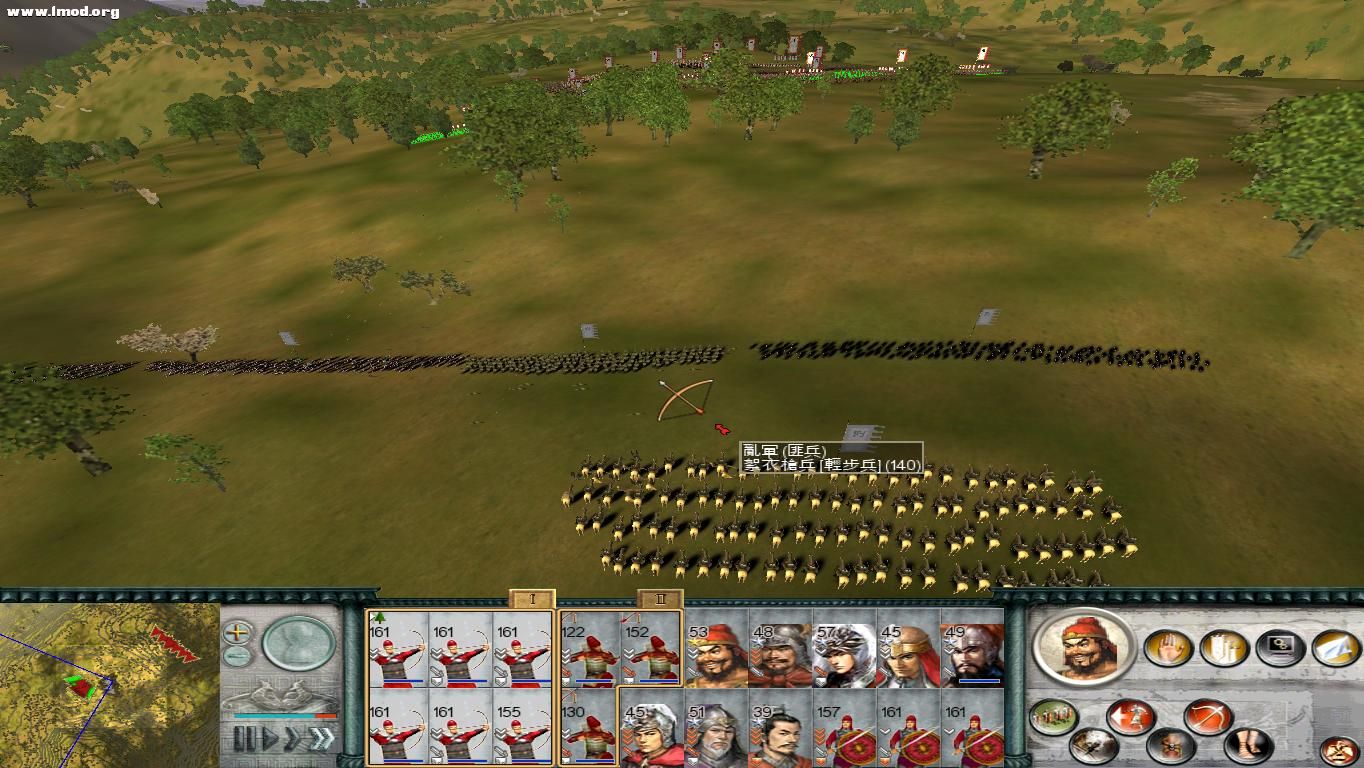Viewport: 1364px width, 768px height.
Task: Toggle the bow fire-at-will button
Action: click(1206, 716)
